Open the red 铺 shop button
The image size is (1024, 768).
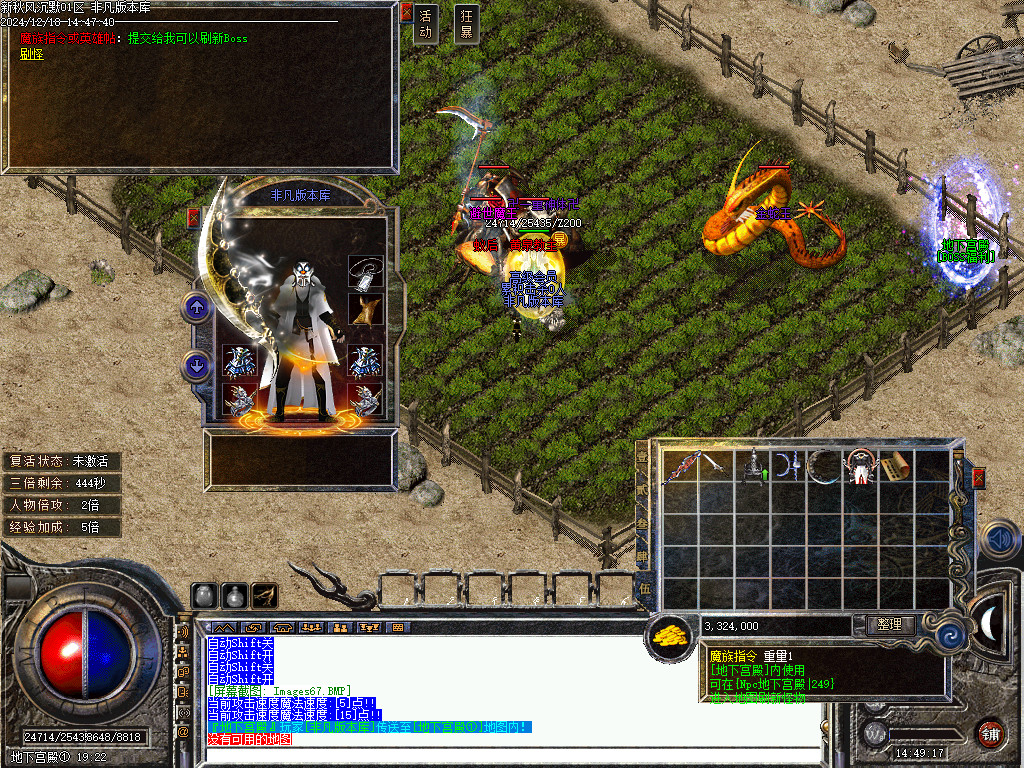tap(991, 733)
